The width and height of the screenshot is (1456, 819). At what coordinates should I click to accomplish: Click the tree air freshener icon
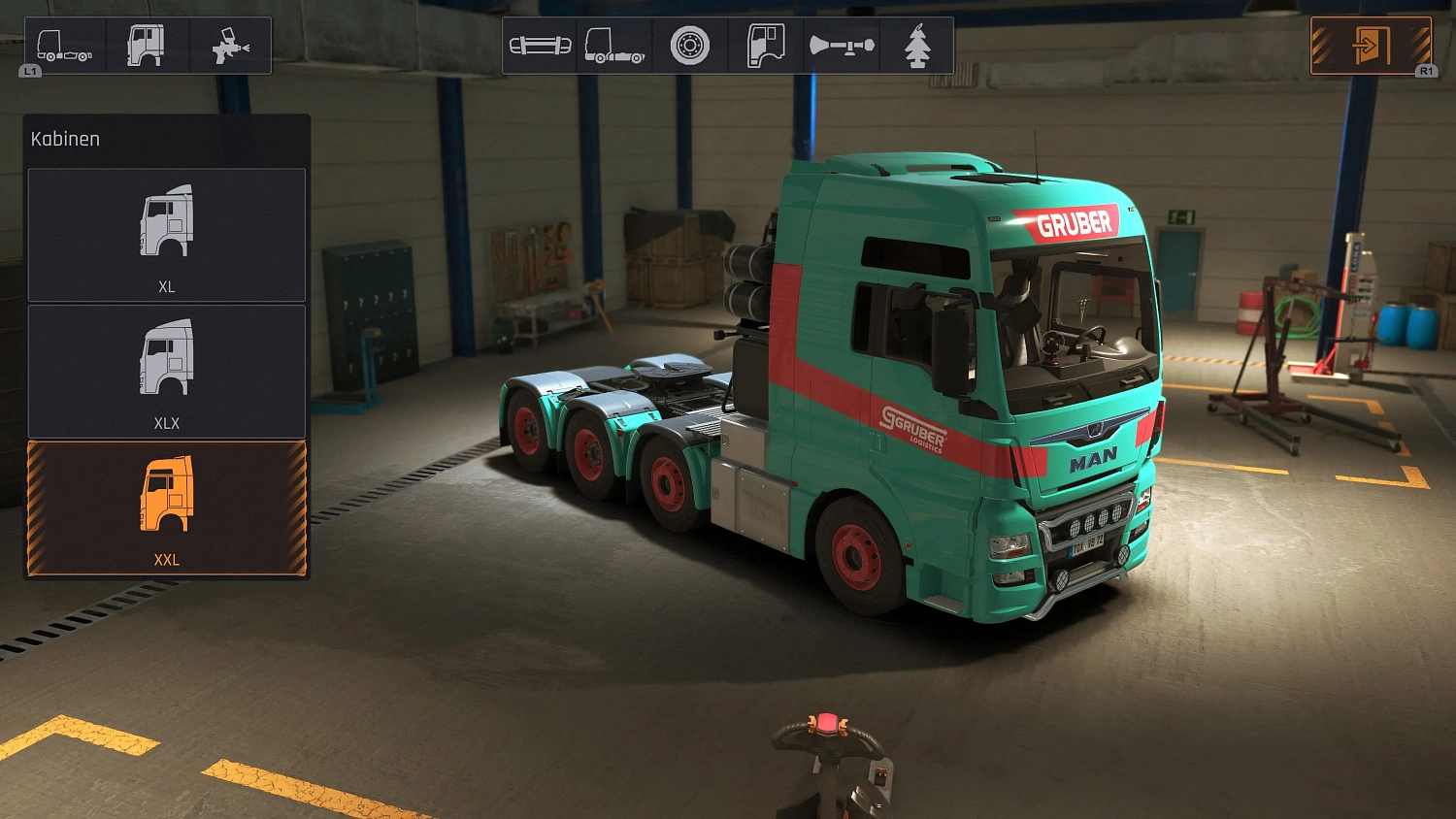pos(916,44)
